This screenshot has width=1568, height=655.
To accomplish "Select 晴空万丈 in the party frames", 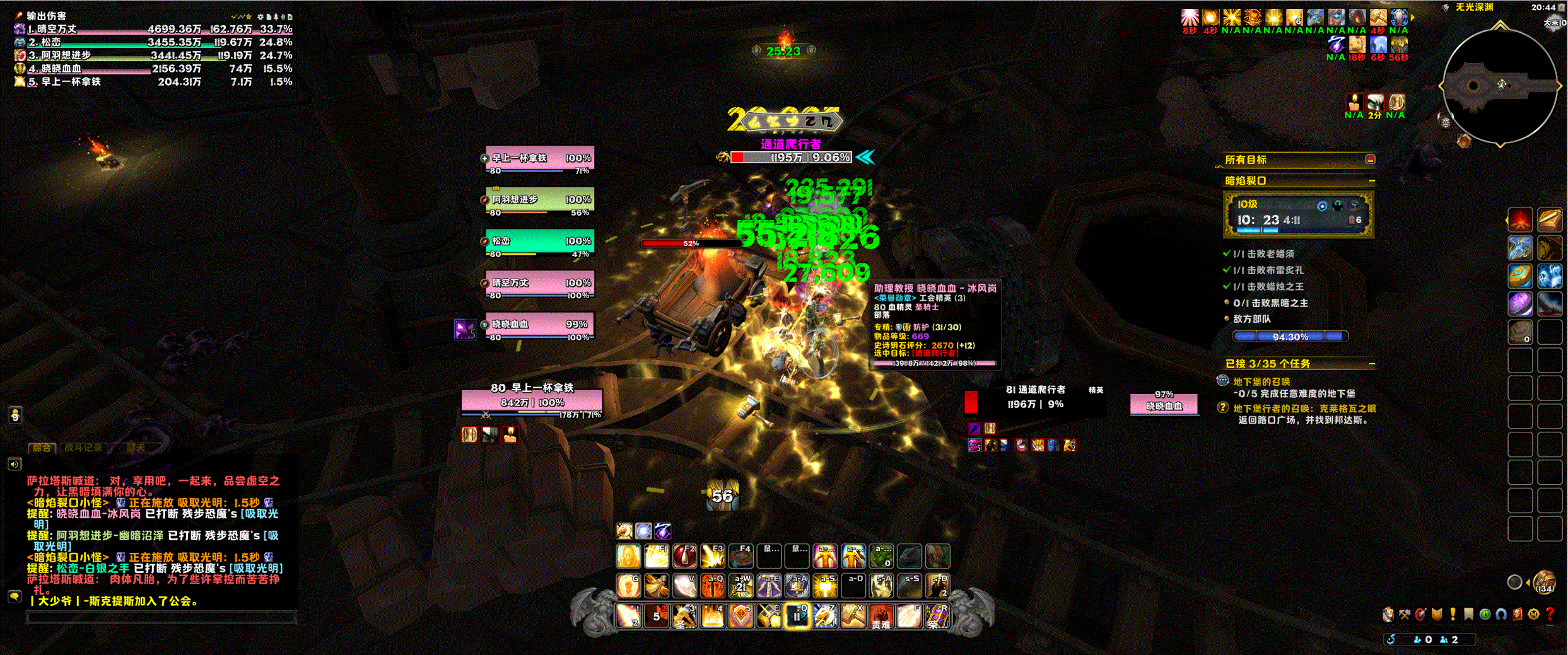I will click(540, 283).
